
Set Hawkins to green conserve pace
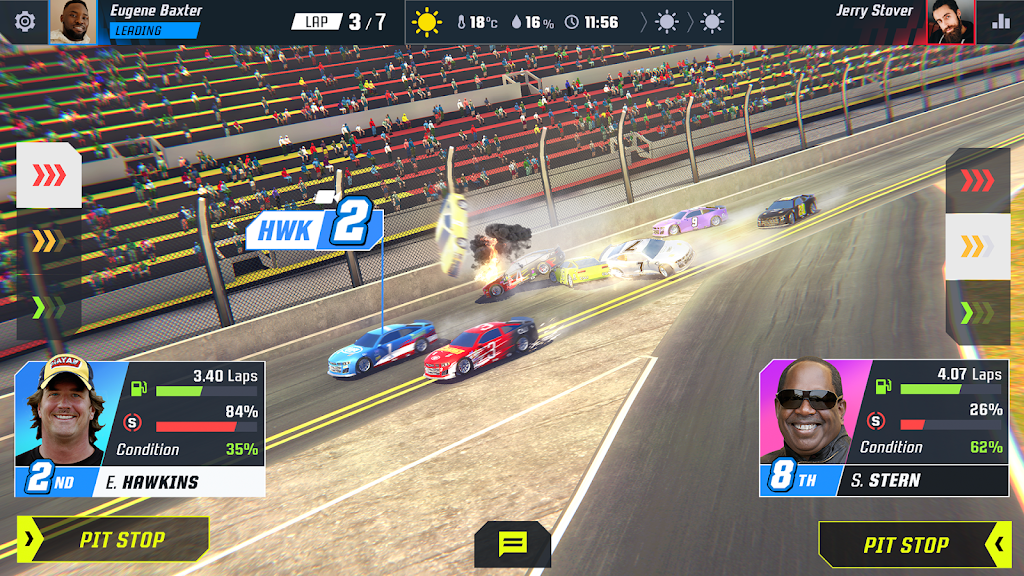(x=49, y=306)
